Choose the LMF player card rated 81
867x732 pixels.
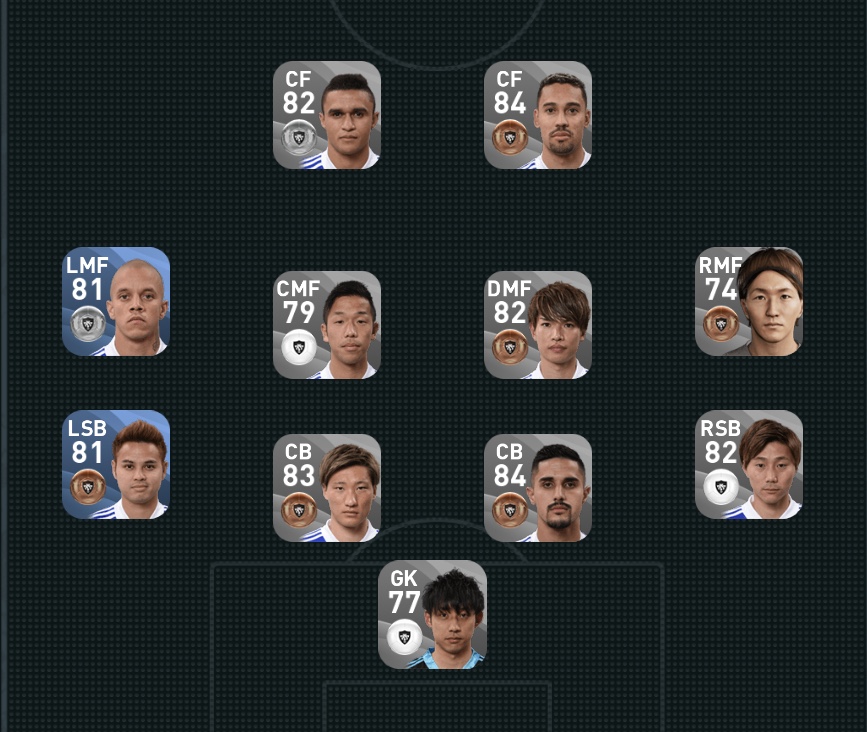(116, 301)
